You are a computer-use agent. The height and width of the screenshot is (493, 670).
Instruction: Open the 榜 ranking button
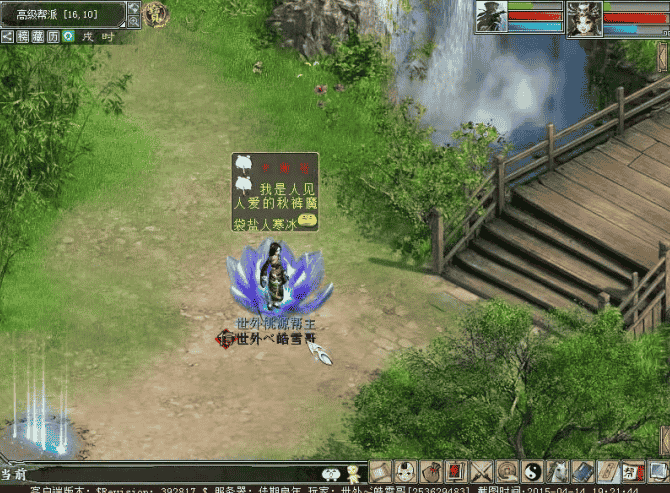point(22,36)
